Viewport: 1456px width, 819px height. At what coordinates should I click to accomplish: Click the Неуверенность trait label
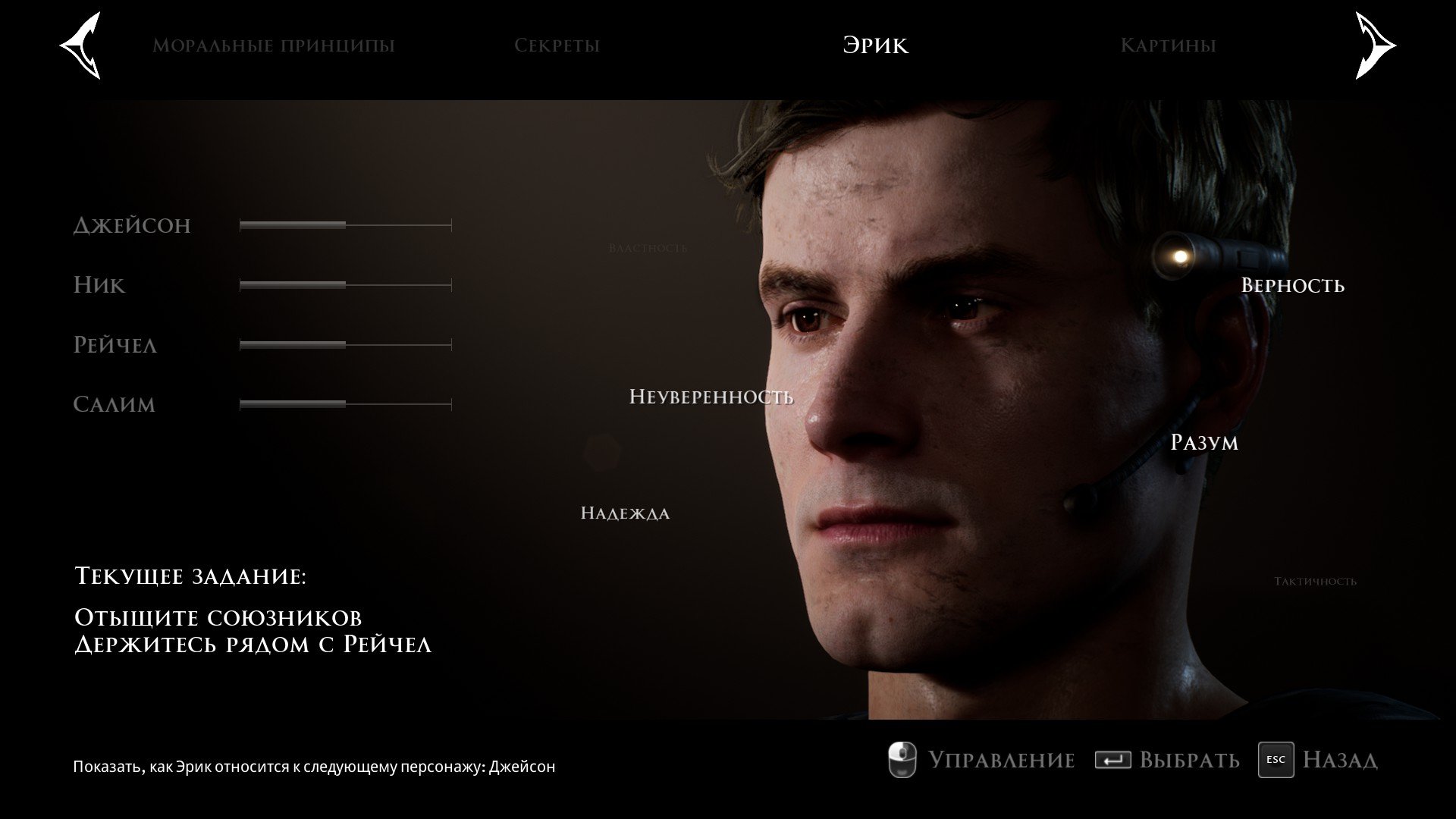pos(711,397)
